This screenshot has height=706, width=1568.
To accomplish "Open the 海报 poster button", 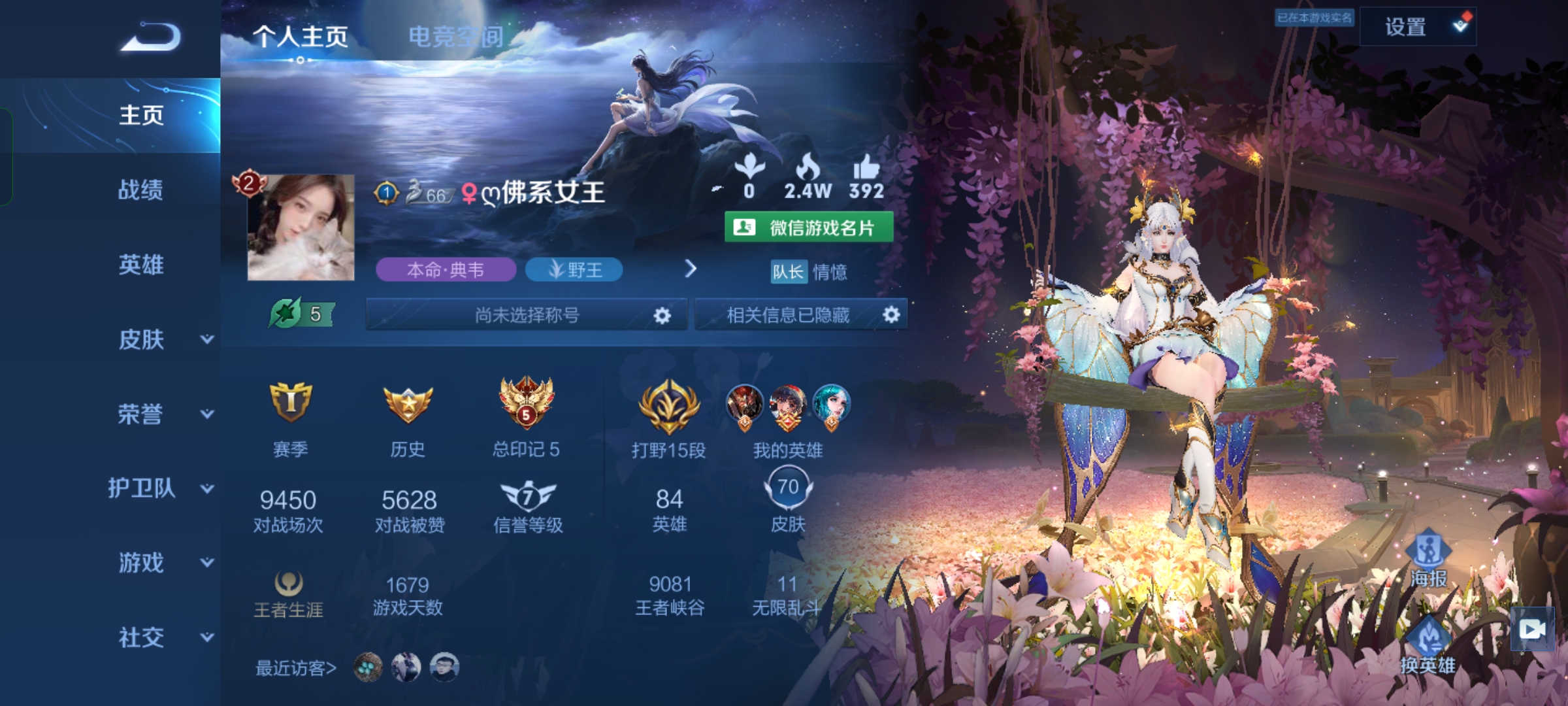I will [x=1428, y=558].
